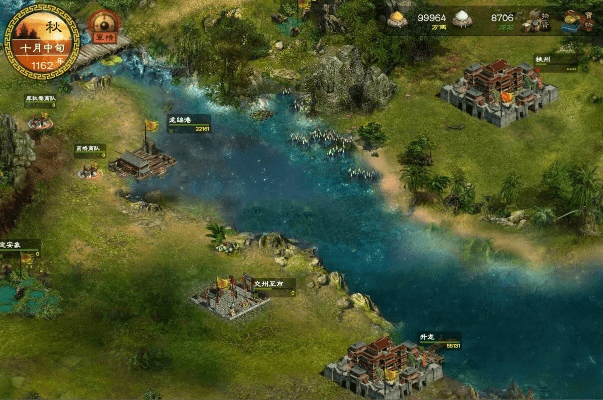Screen dimensions: 603x400
Task: Click the autumn season calendar medallion
Action: (x=42, y=41)
